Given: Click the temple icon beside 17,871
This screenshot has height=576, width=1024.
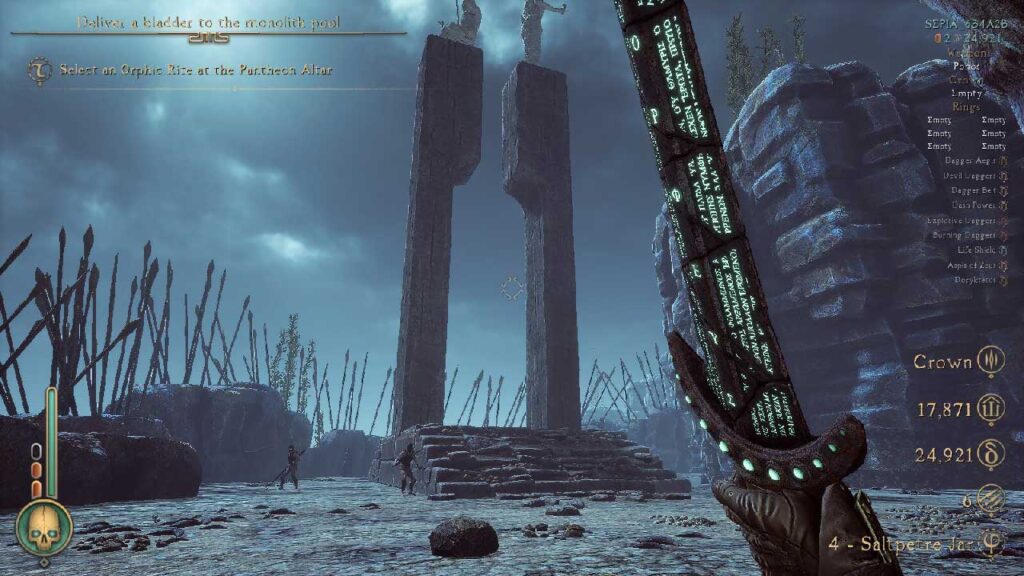Looking at the screenshot, I should coord(991,408).
